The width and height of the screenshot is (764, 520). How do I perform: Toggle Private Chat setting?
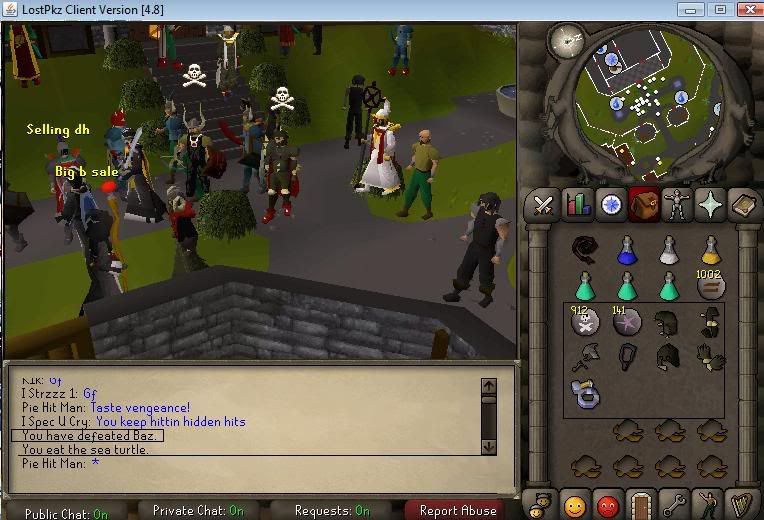(198, 510)
